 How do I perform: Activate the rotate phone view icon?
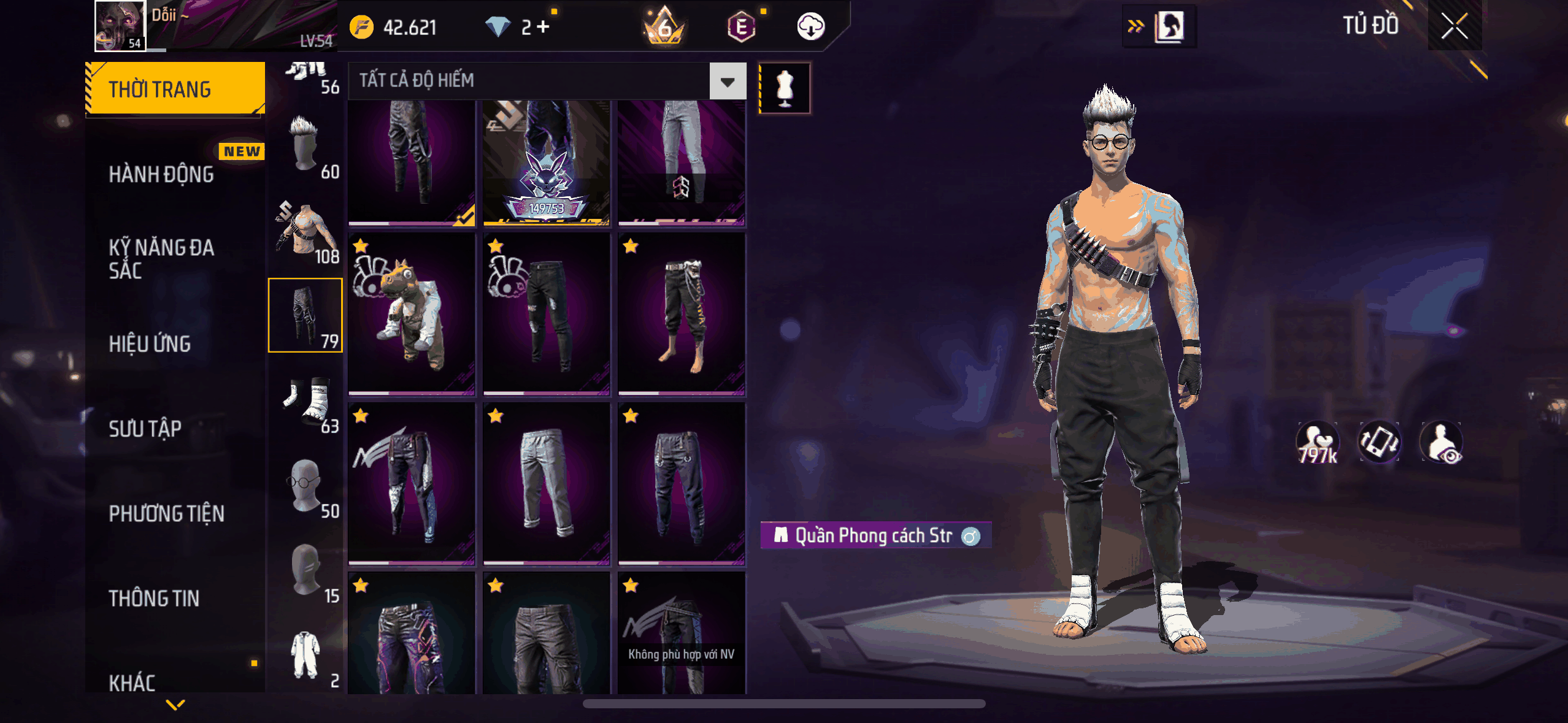click(x=1379, y=442)
